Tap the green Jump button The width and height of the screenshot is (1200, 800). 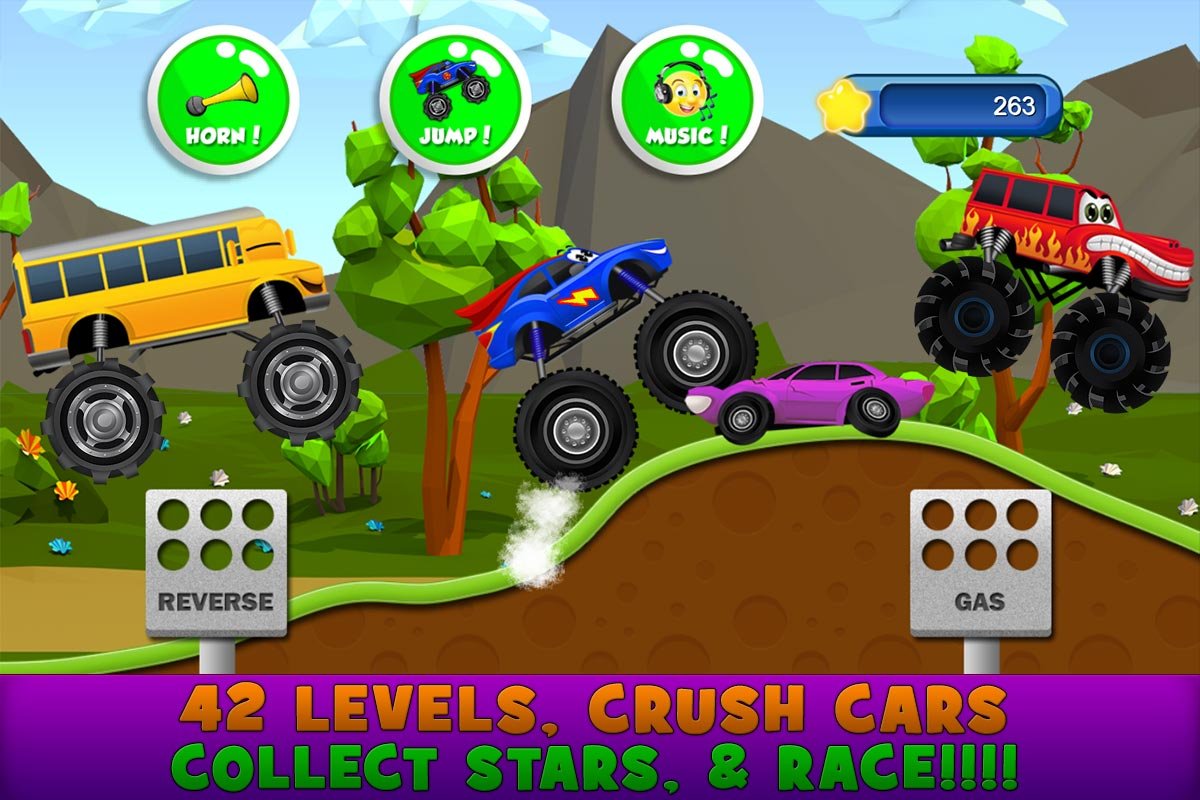(455, 100)
